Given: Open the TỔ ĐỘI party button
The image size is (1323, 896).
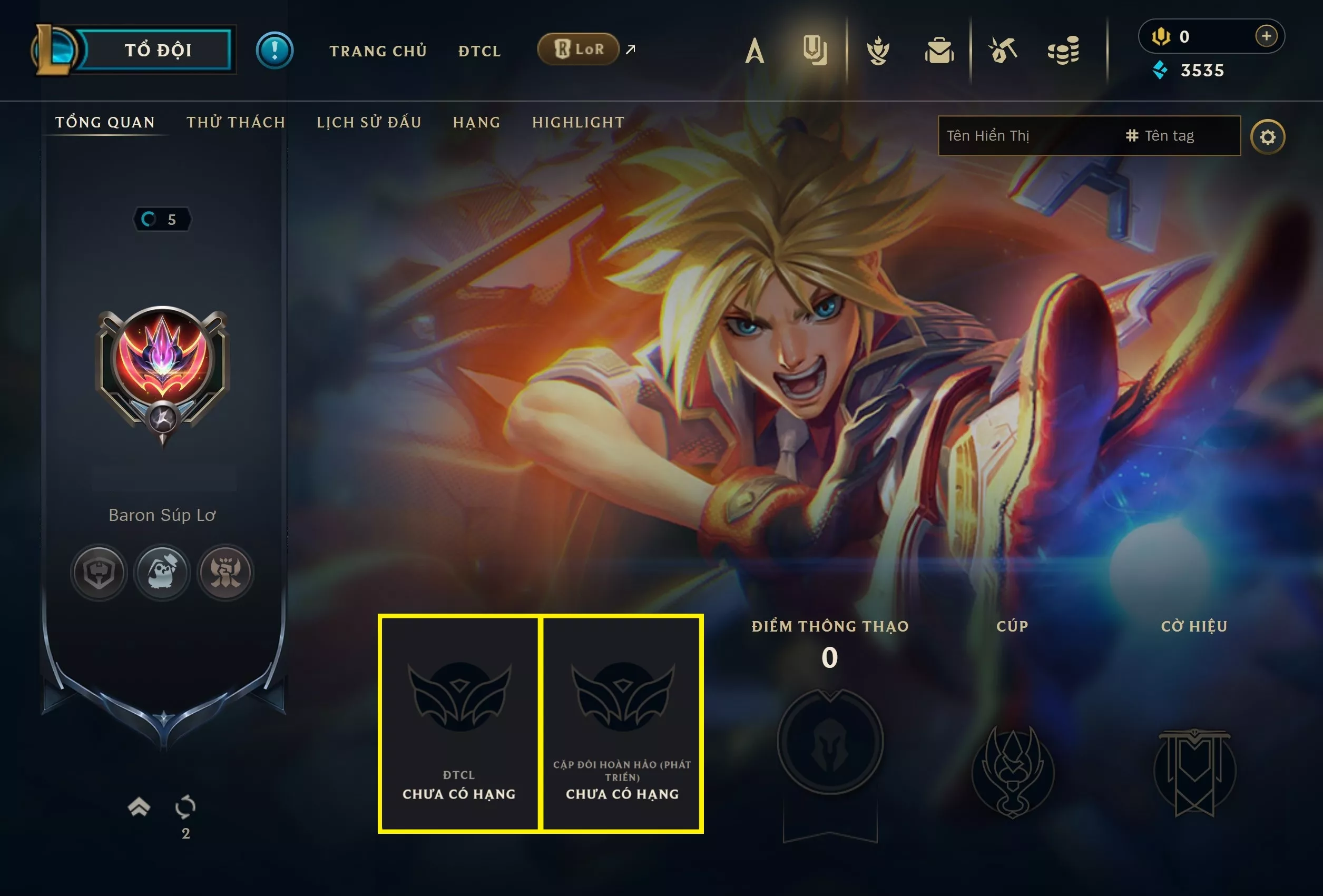Looking at the screenshot, I should click(x=158, y=50).
